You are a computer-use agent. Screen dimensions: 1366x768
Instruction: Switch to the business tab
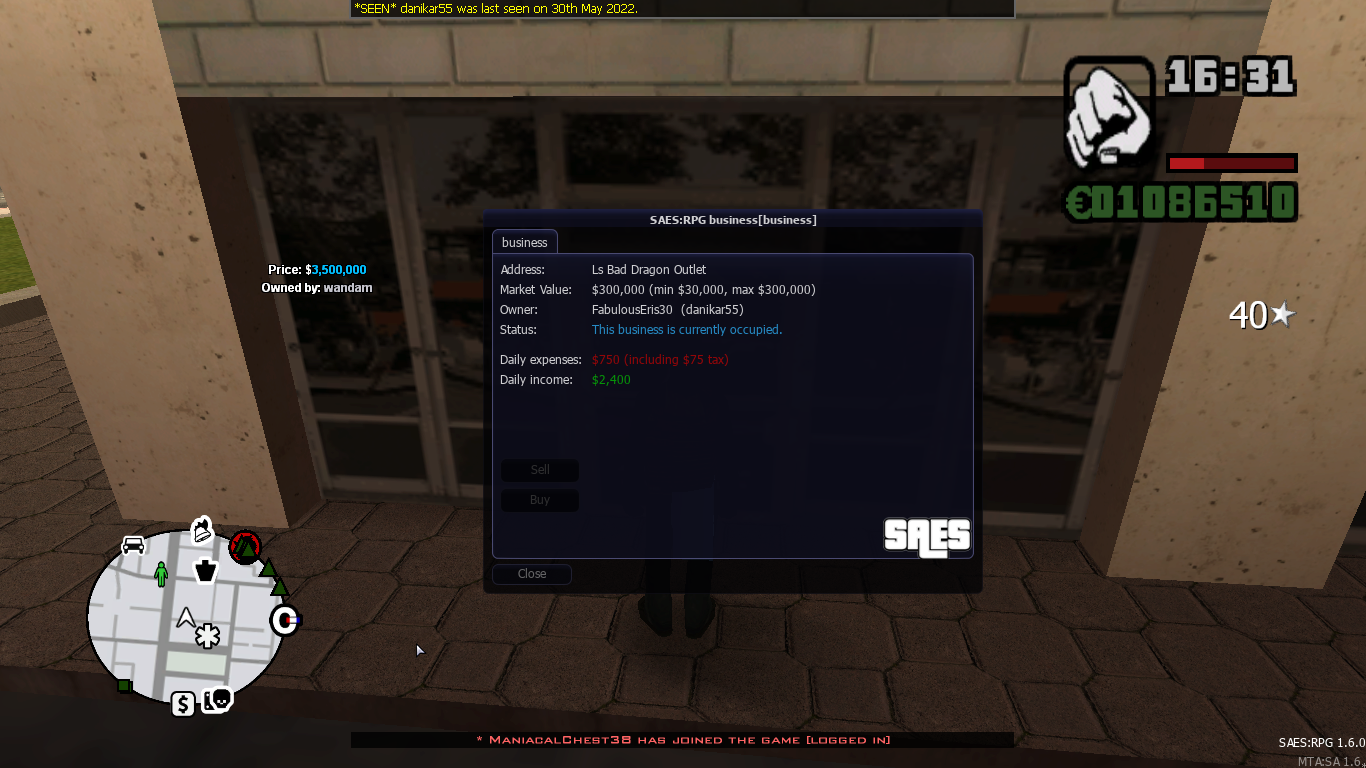[524, 241]
